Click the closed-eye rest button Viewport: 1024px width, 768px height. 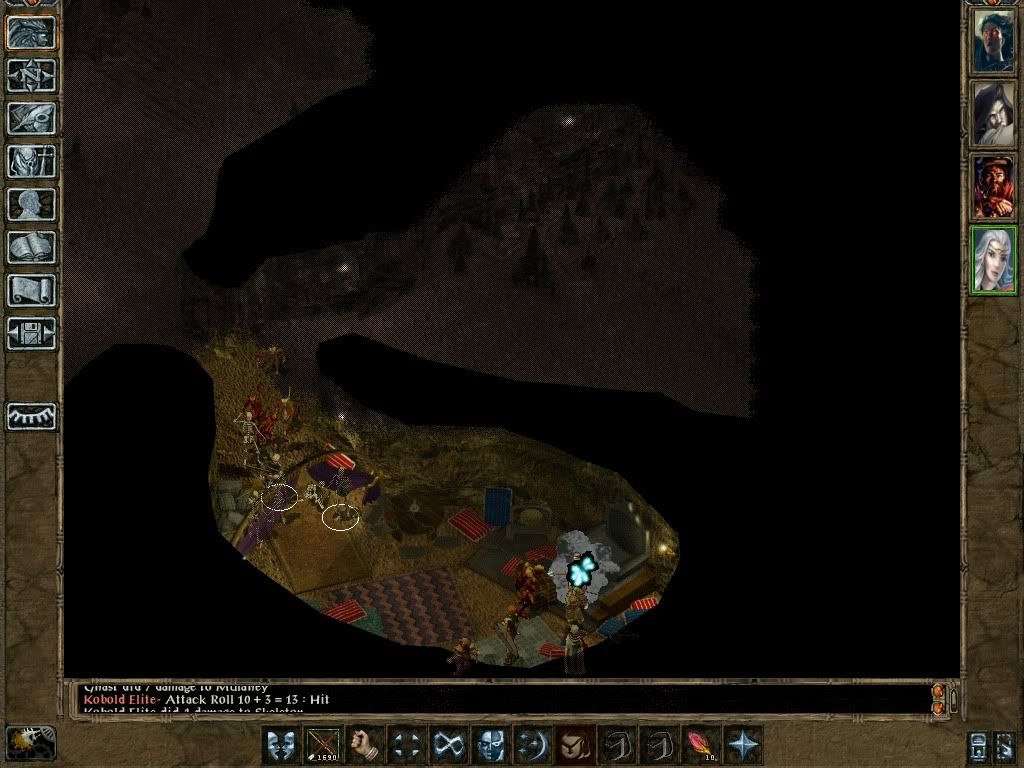[x=32, y=416]
